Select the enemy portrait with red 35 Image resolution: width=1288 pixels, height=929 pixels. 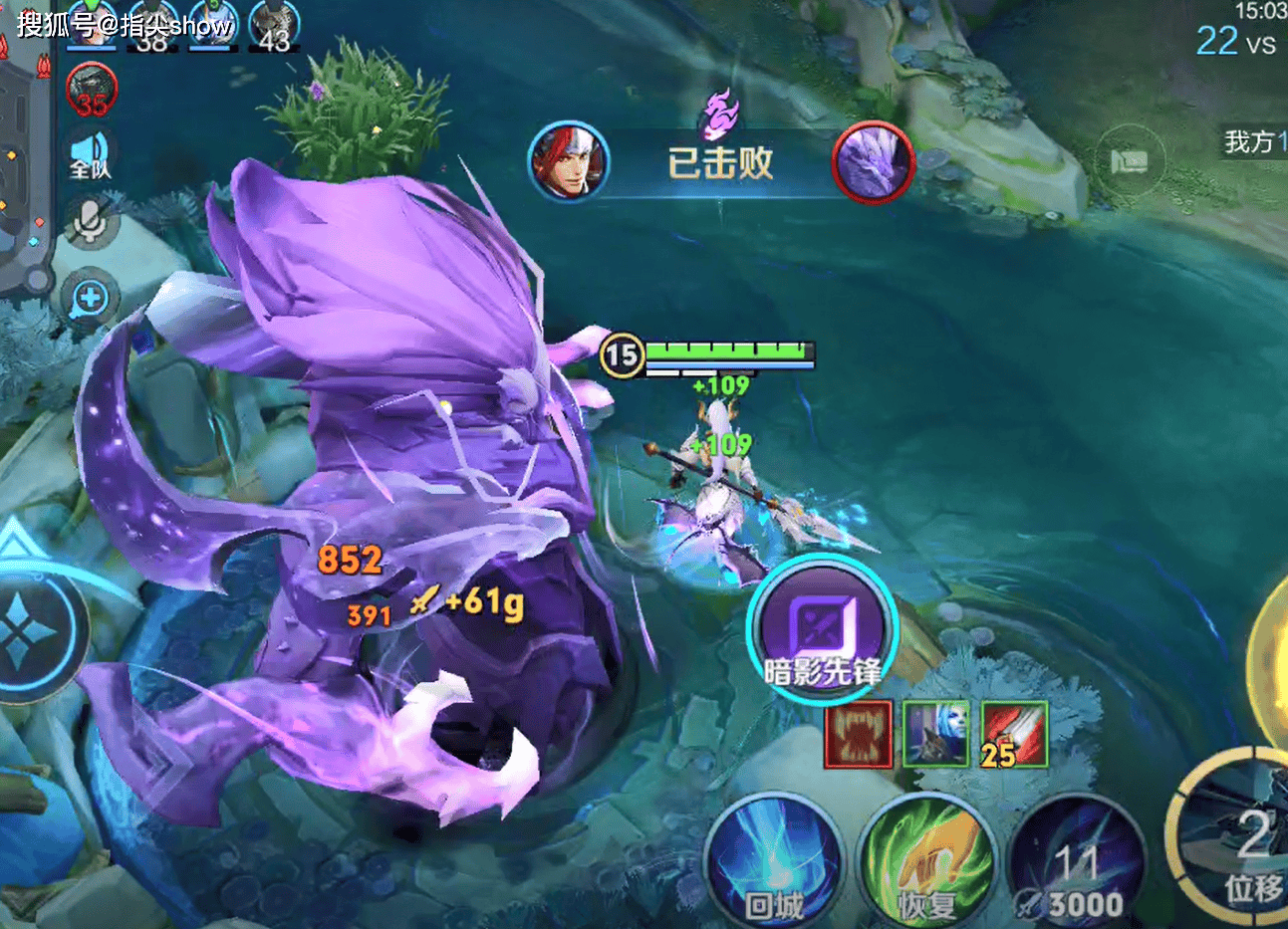pos(92,90)
